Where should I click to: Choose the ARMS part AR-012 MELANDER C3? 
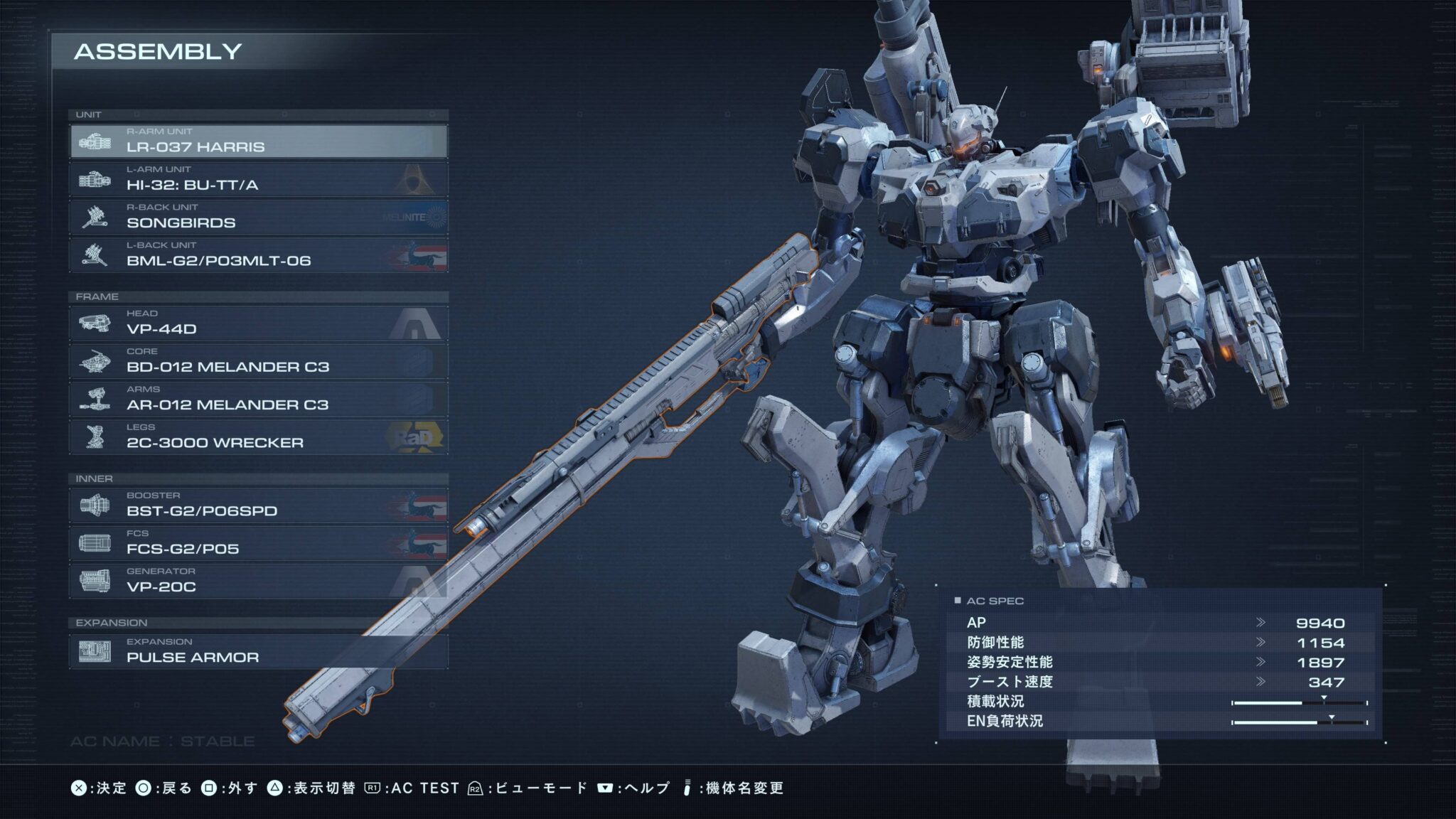[259, 399]
